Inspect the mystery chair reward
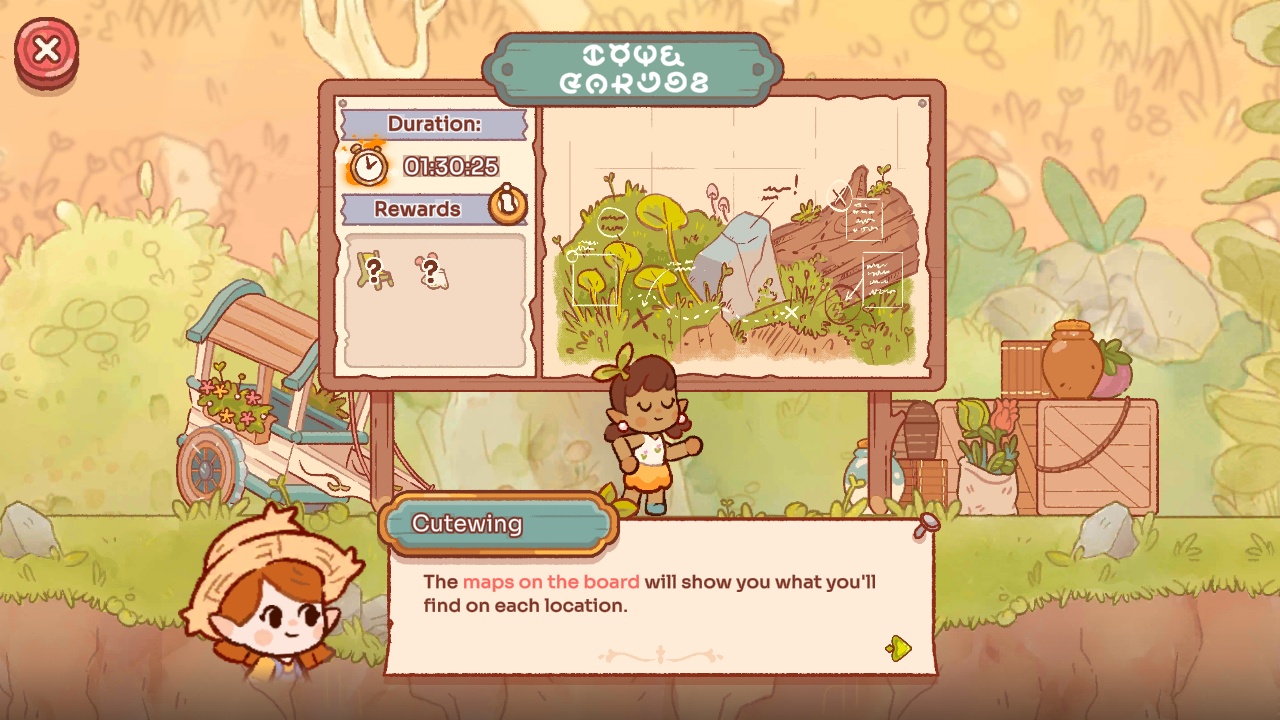 coord(374,270)
